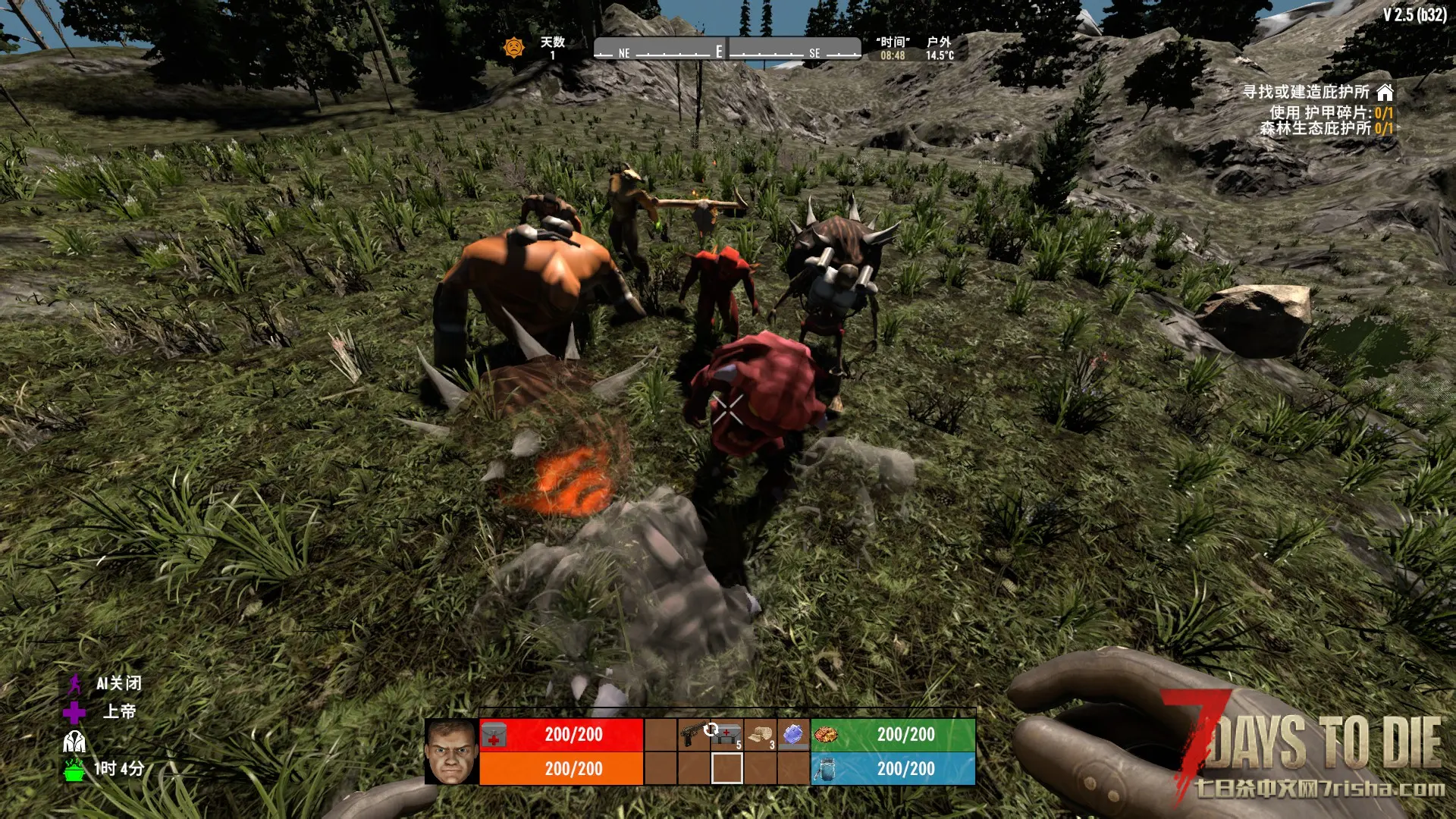Click the water jar thirst icon

click(826, 769)
